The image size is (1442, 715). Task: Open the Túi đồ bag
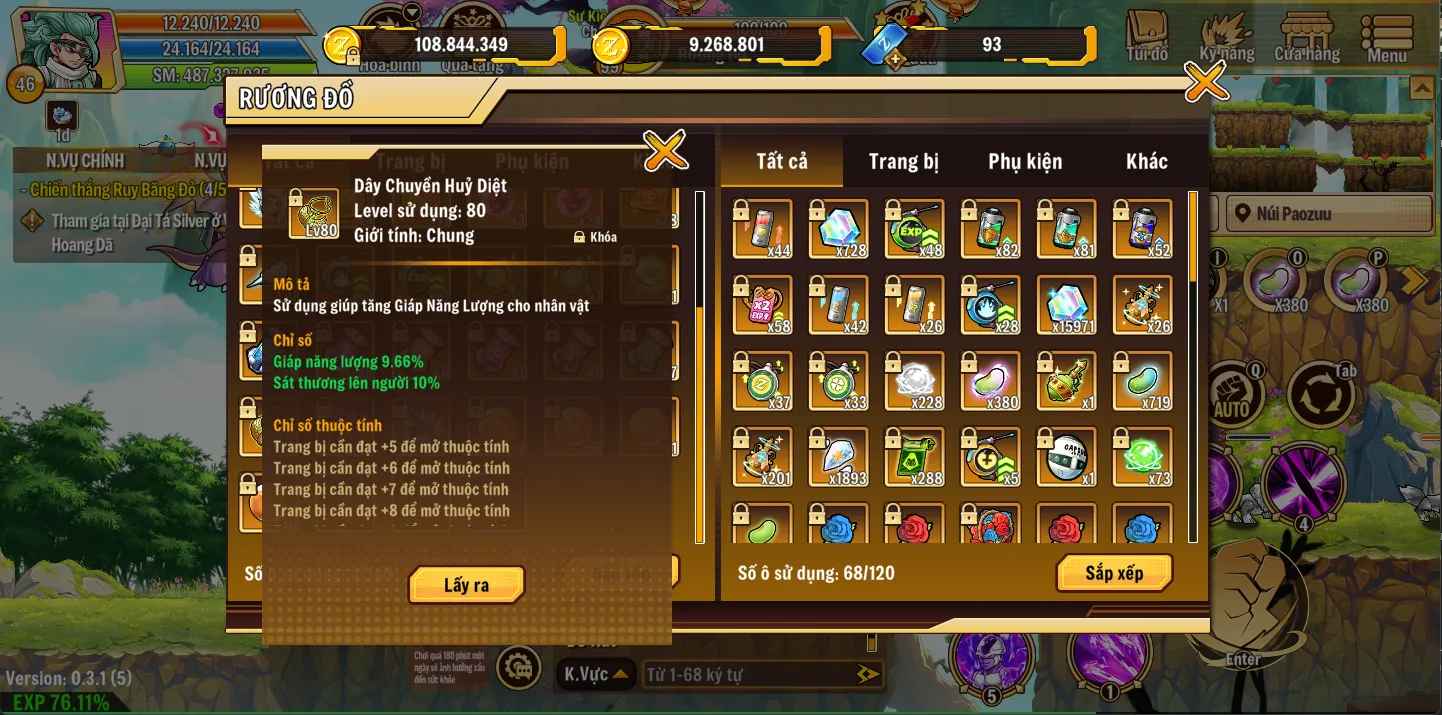pyautogui.click(x=1147, y=38)
